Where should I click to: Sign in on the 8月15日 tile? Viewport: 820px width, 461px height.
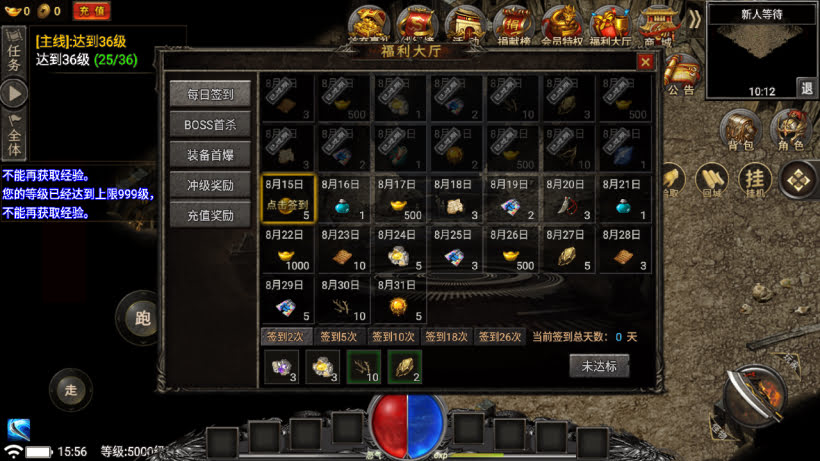[289, 197]
